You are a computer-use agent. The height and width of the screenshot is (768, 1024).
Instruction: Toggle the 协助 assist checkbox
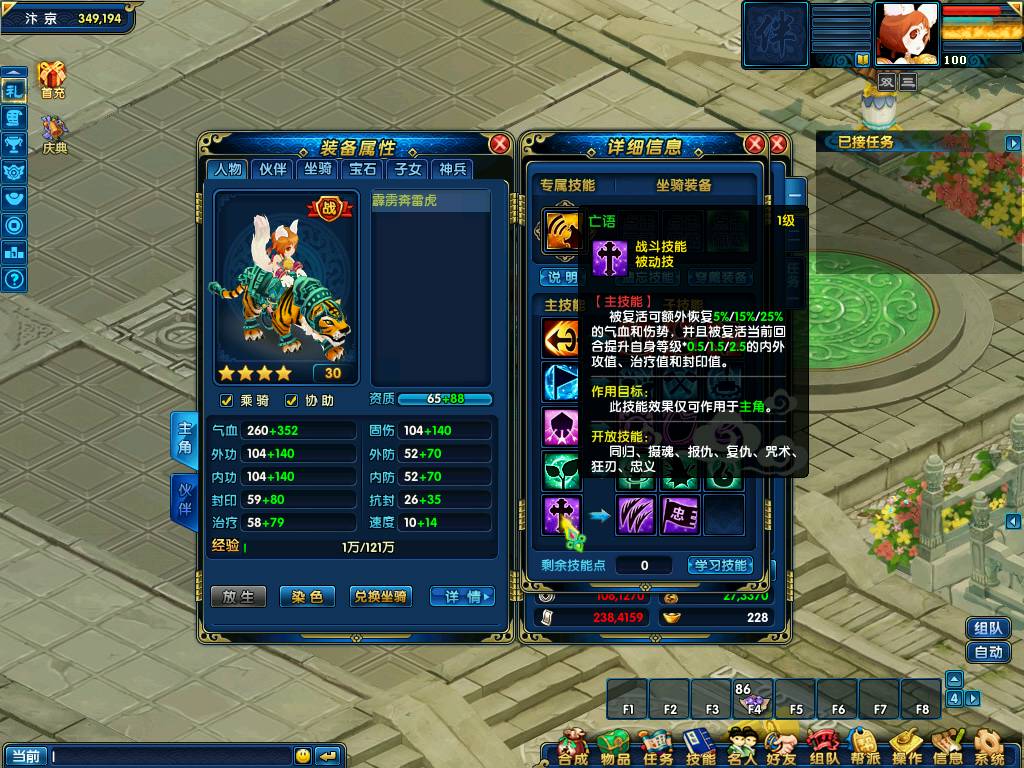click(292, 401)
